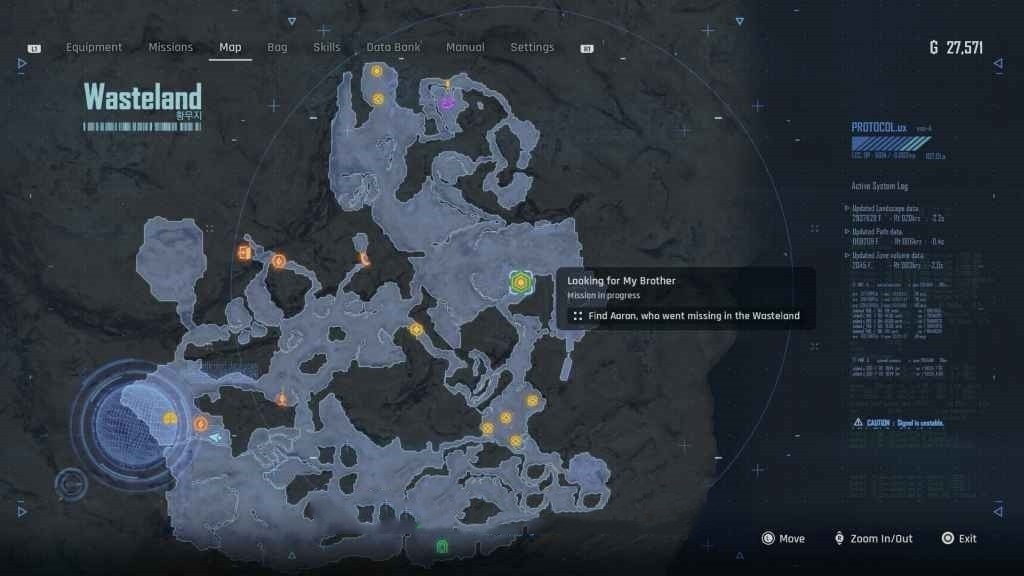Go to the Skills tab
This screenshot has width=1024, height=576.
point(326,47)
